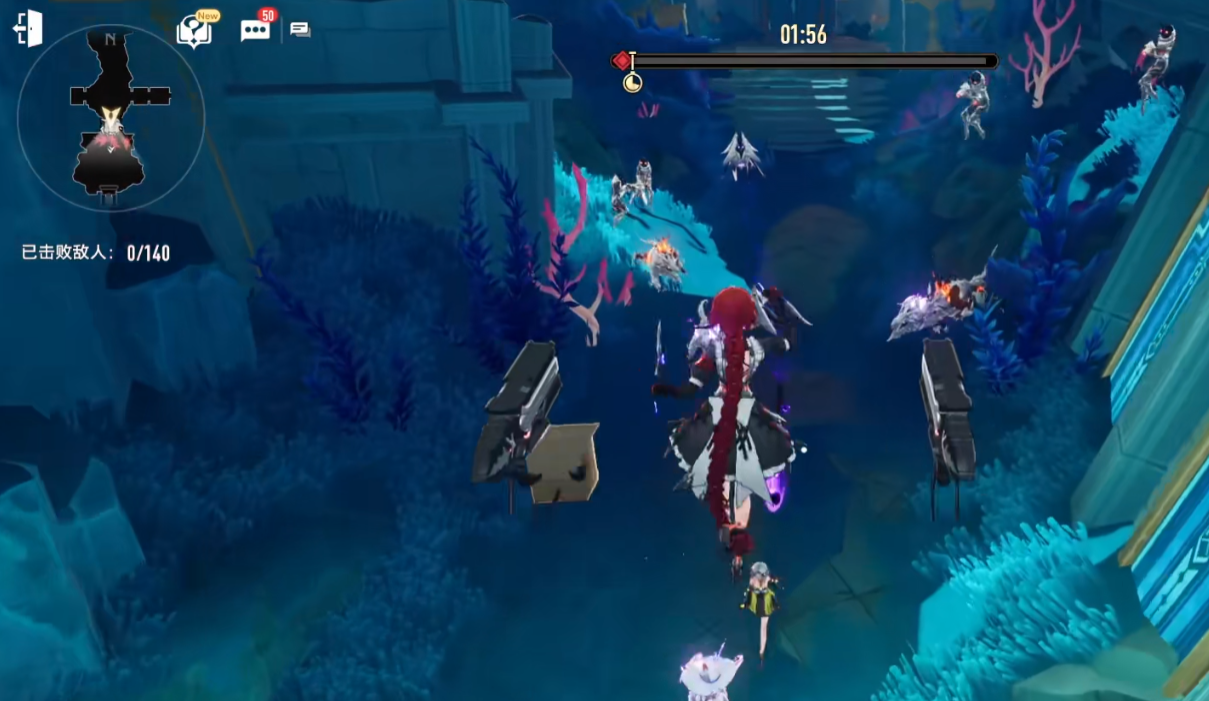This screenshot has height=701, width=1209.
Task: Open the tutorial guide book marked New
Action: click(194, 31)
